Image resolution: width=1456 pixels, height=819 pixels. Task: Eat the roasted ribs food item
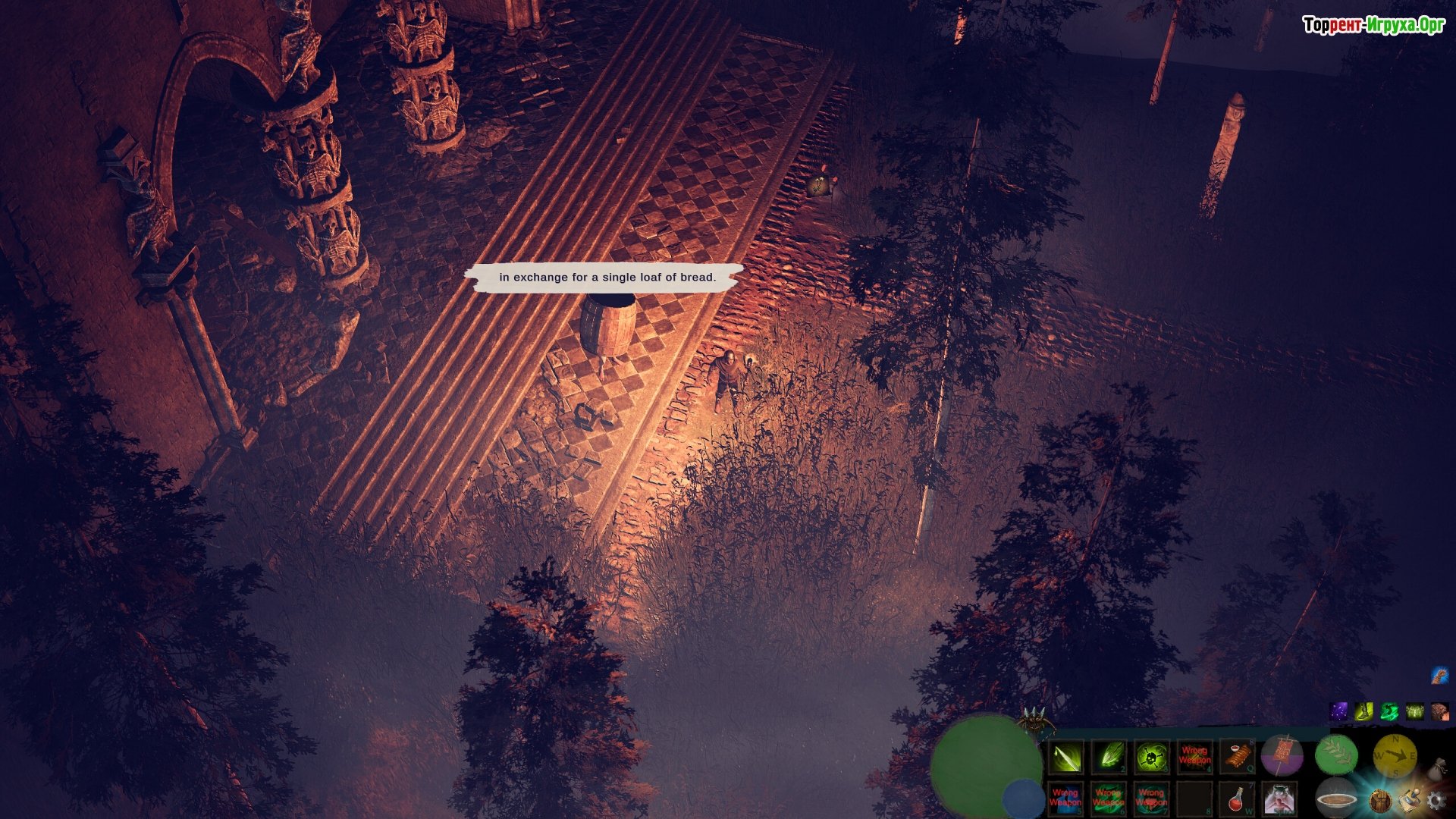tap(1237, 757)
